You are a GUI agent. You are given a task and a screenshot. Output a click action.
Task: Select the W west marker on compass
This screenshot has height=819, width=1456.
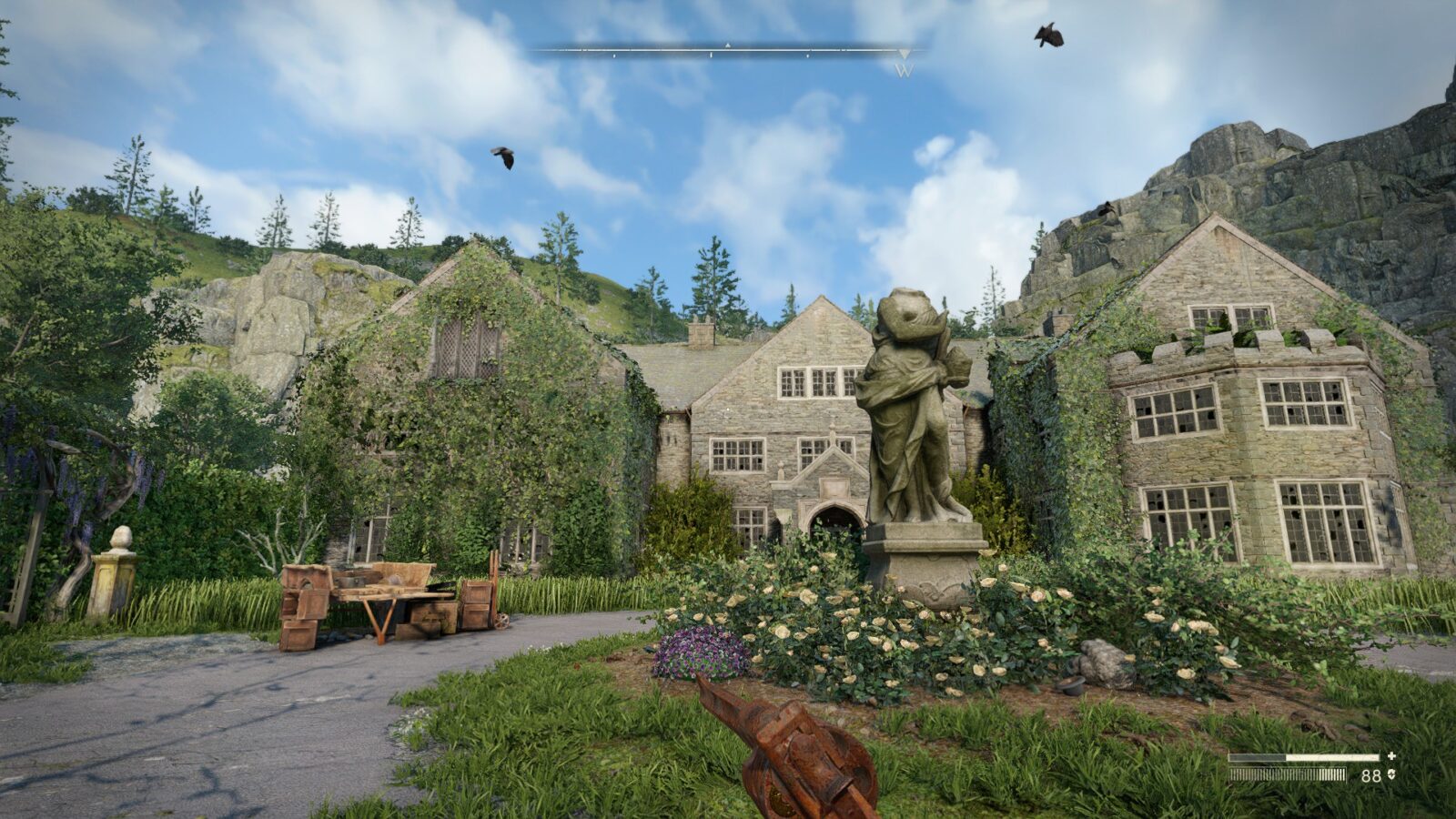point(904,69)
